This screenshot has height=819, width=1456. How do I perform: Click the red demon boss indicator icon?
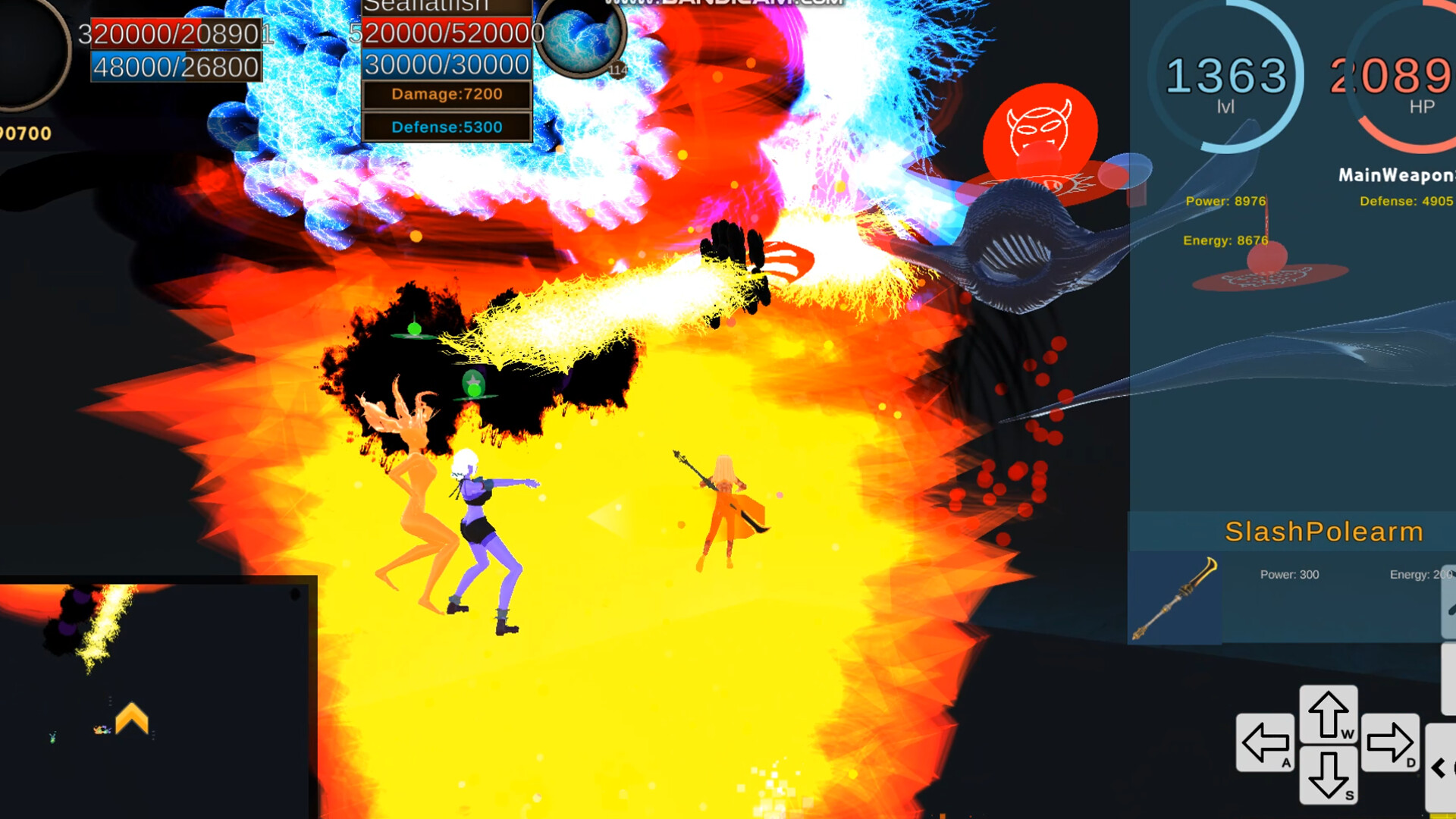1041,130
